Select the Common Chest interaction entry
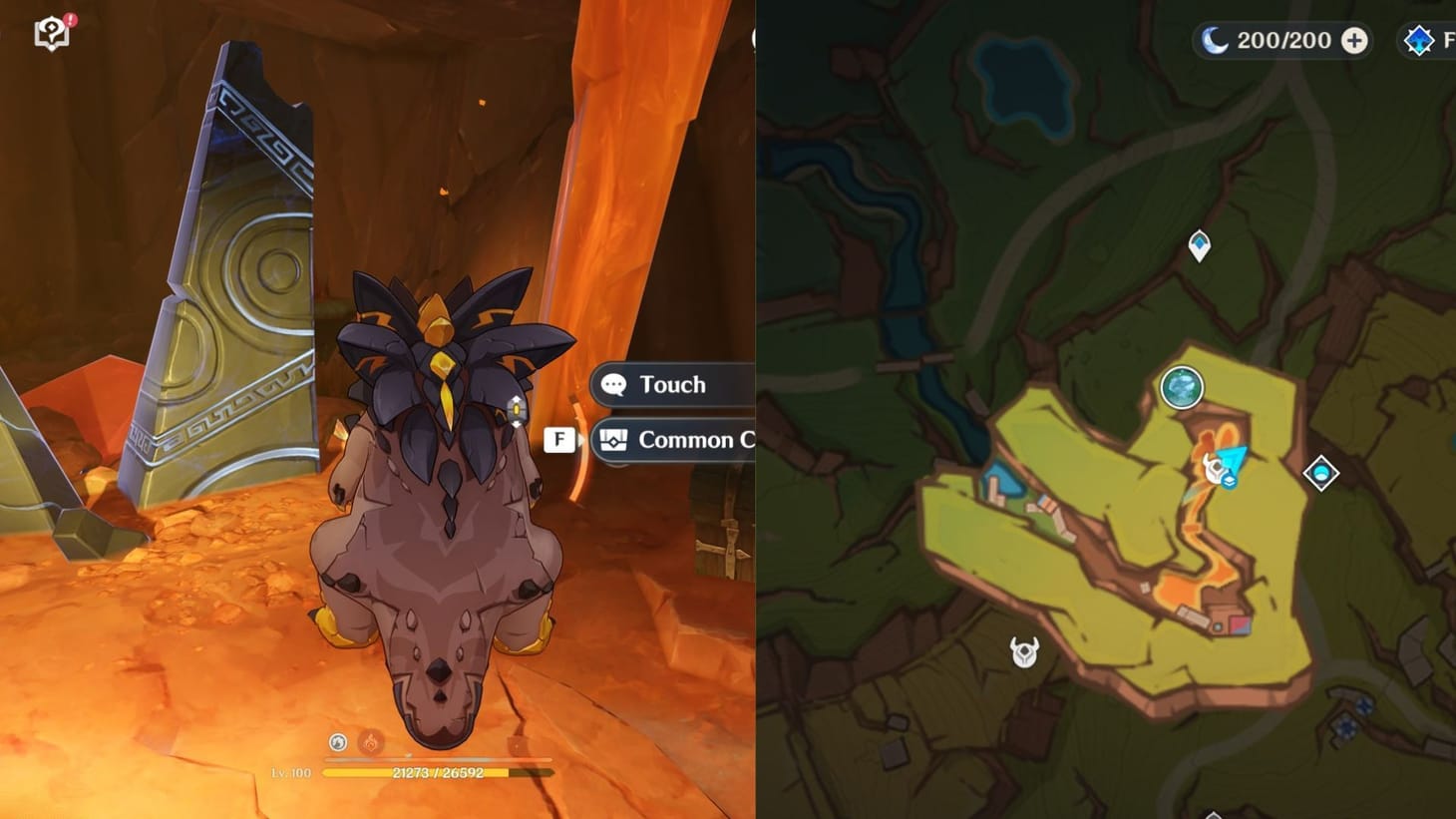 [695, 439]
